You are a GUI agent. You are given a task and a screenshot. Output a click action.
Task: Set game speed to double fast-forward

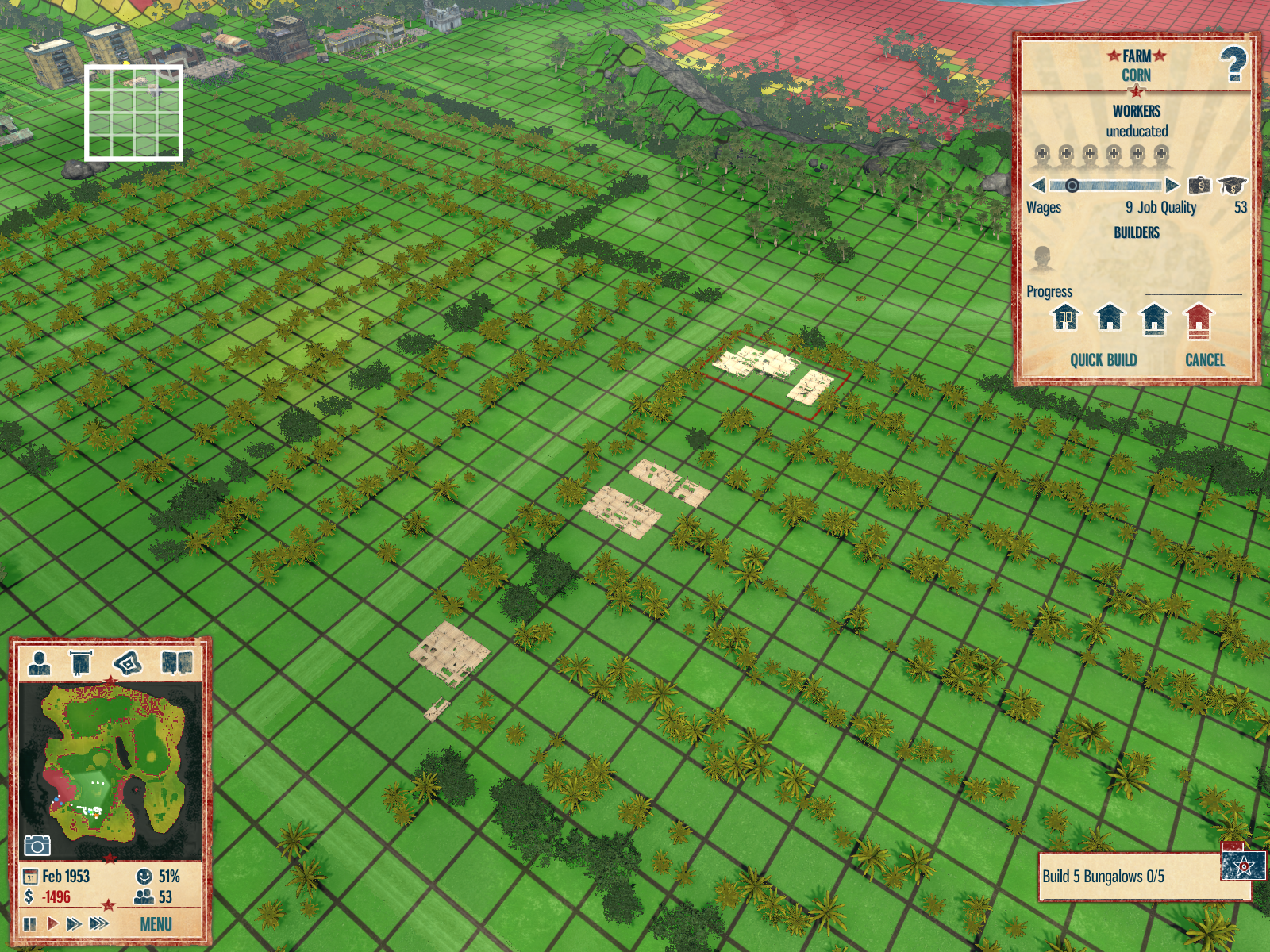[x=74, y=923]
